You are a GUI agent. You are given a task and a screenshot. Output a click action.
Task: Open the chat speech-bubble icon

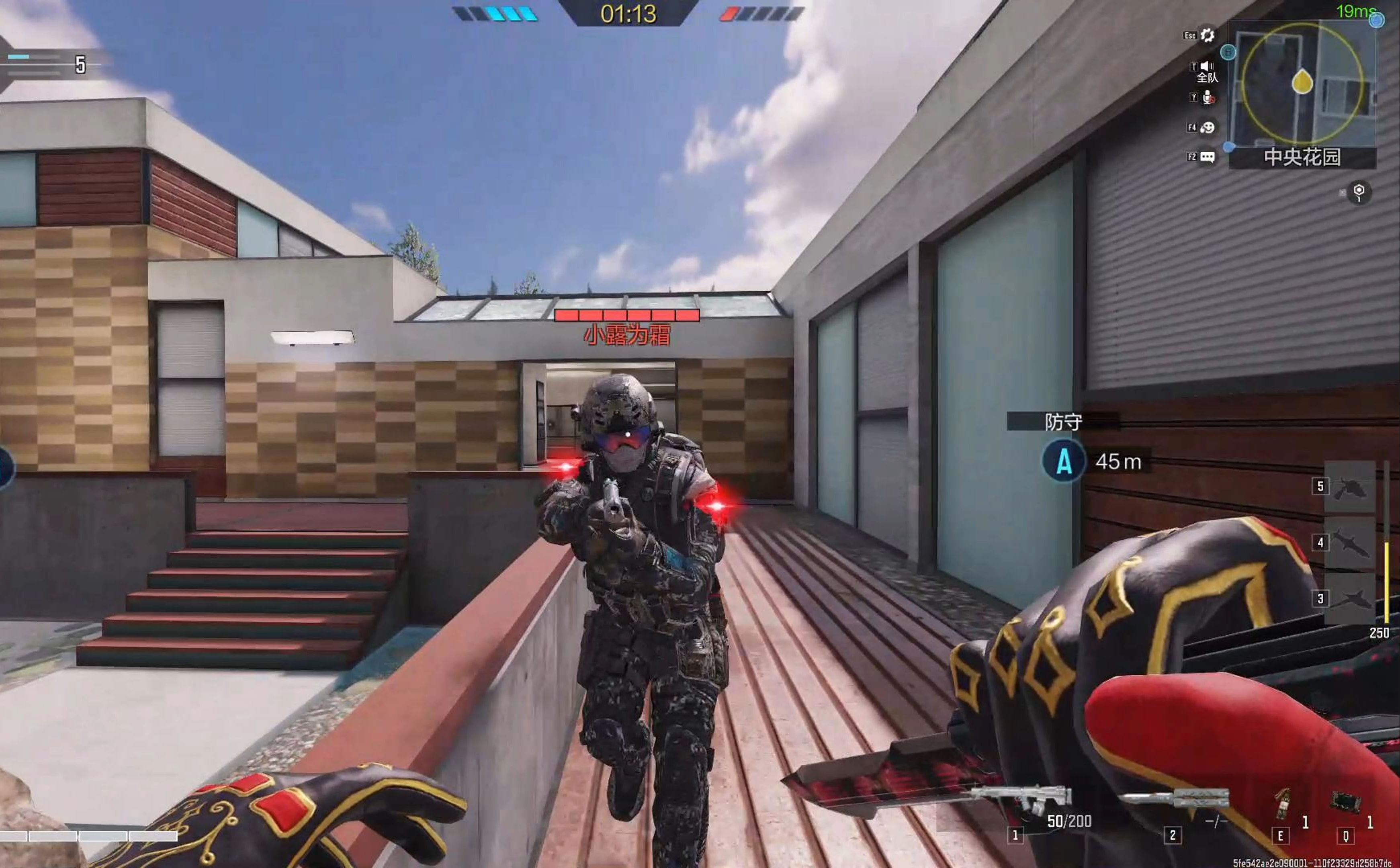point(1207,157)
